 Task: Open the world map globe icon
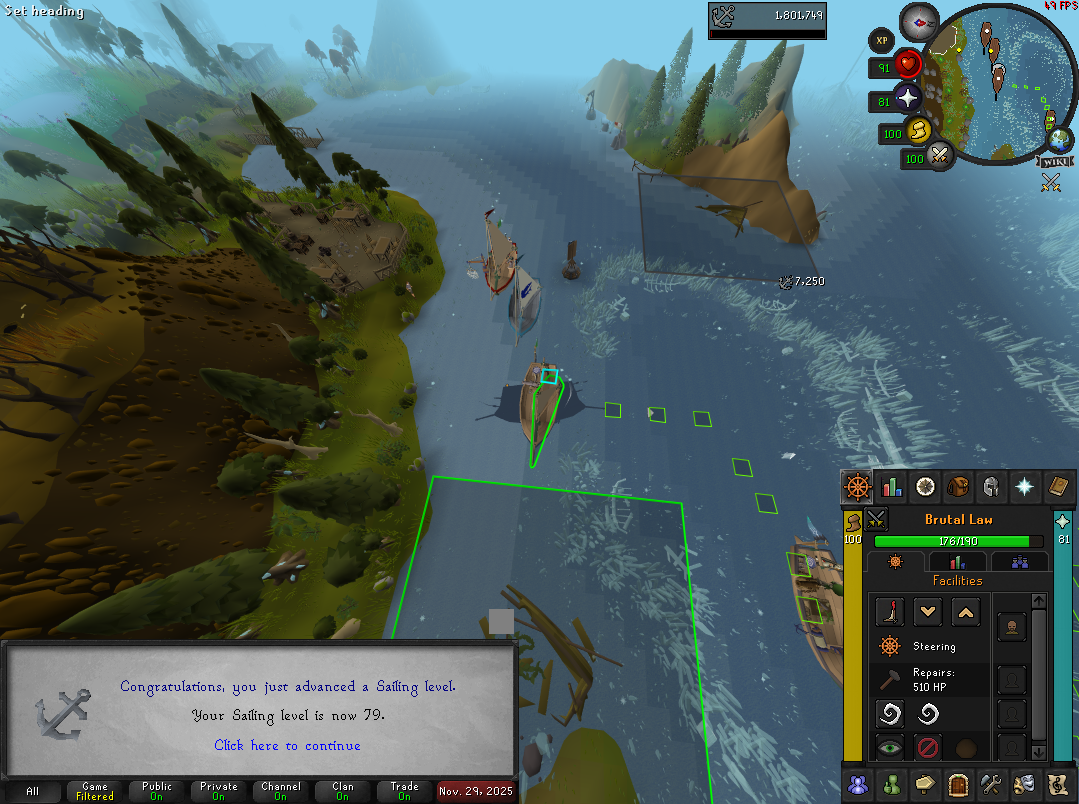[x=1057, y=138]
